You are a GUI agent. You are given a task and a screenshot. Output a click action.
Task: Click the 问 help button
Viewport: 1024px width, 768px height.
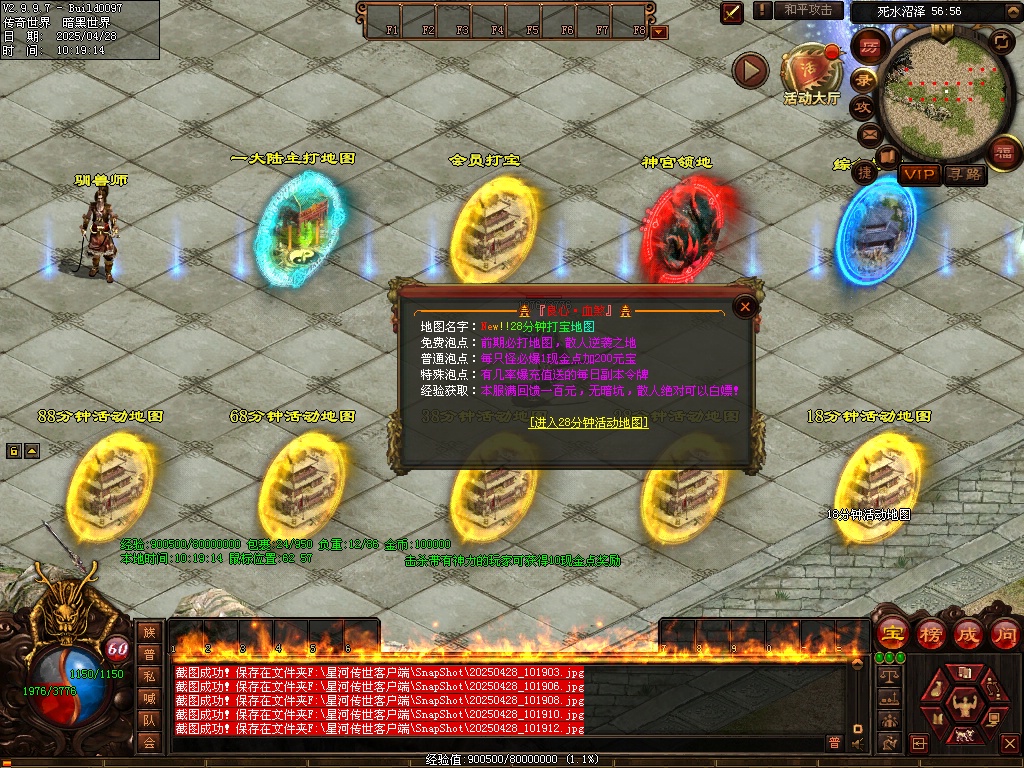[1004, 634]
